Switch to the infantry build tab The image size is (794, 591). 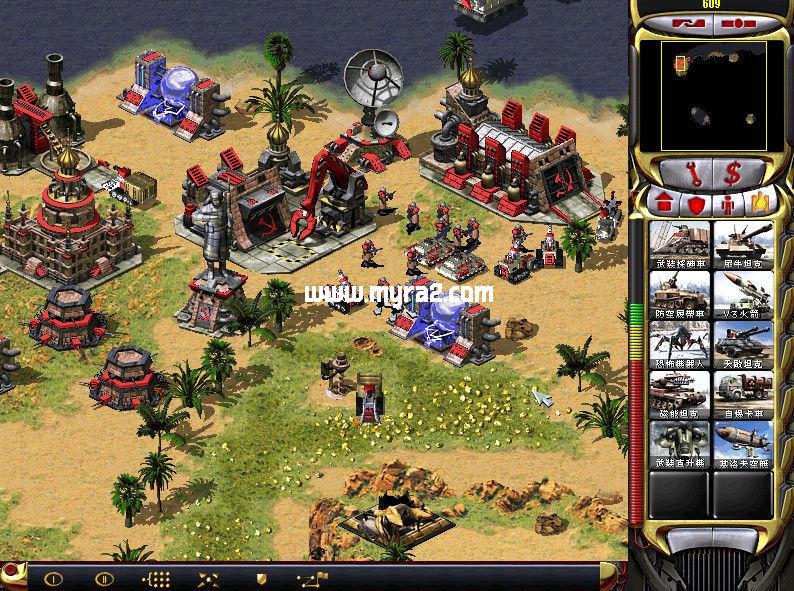[729, 202]
